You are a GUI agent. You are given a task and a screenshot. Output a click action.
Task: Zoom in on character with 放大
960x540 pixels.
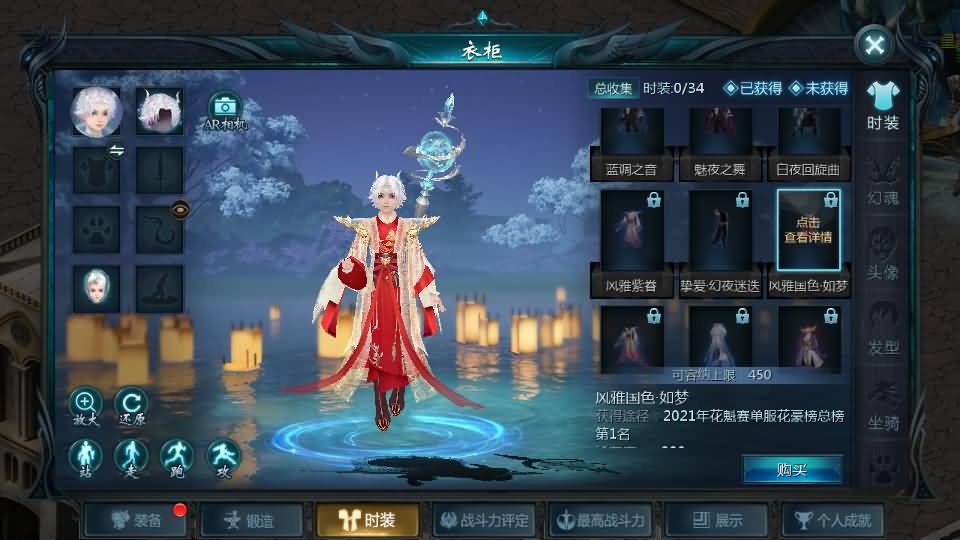85,405
